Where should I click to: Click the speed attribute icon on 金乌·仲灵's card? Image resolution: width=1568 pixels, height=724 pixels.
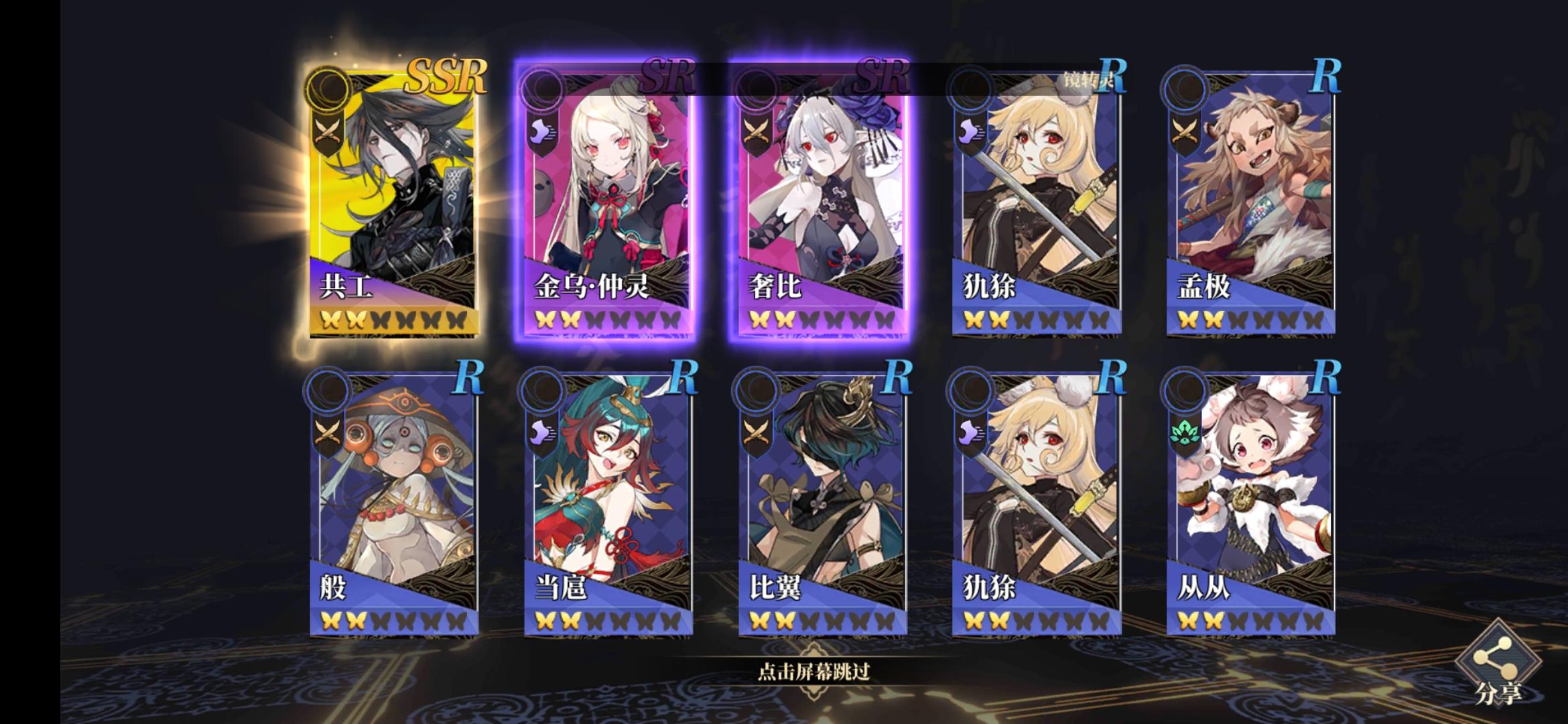pyautogui.click(x=544, y=131)
